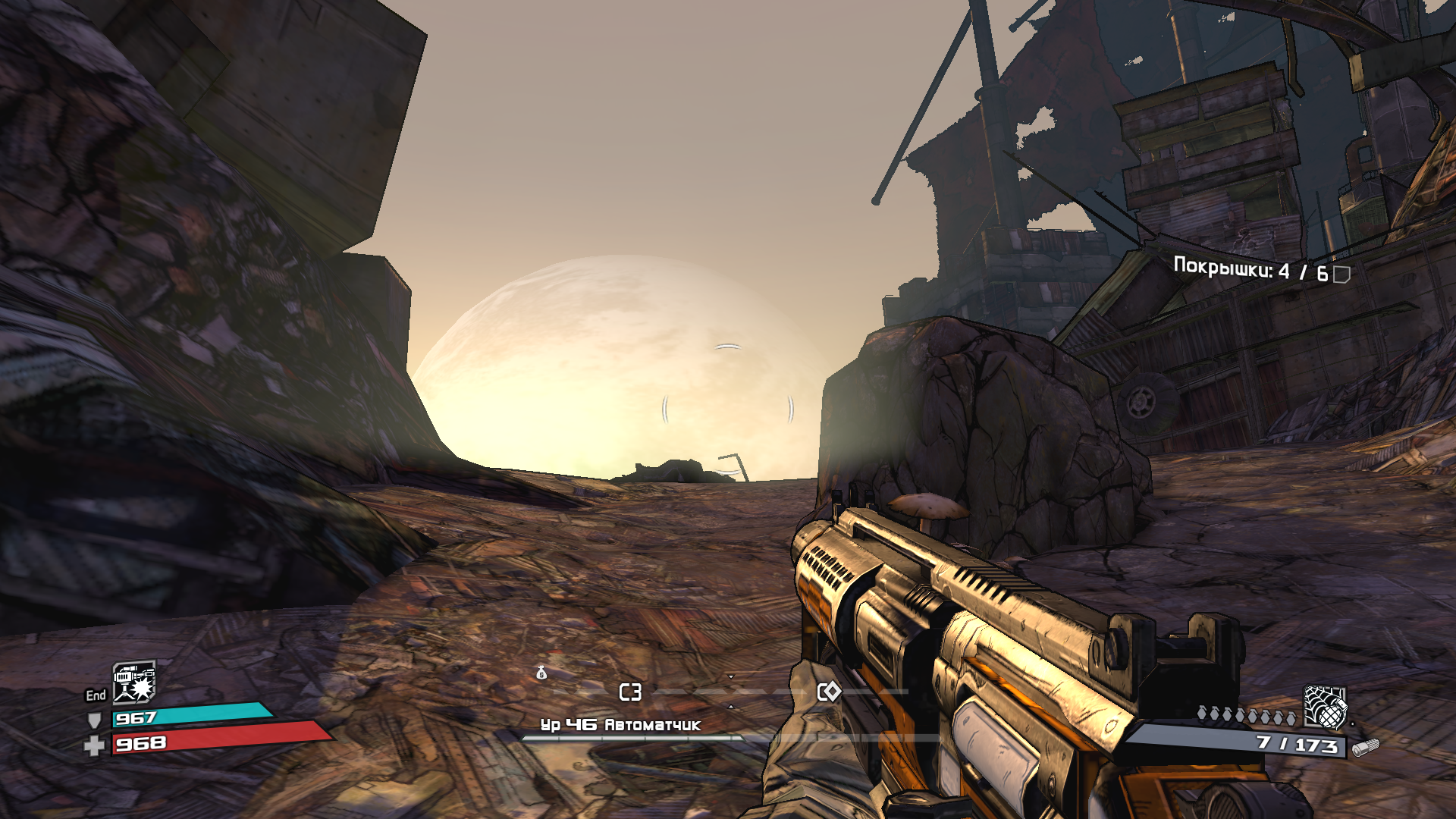Screen dimensions: 1456x819
Task: Select the grenade mod icon
Action: point(1324,707)
